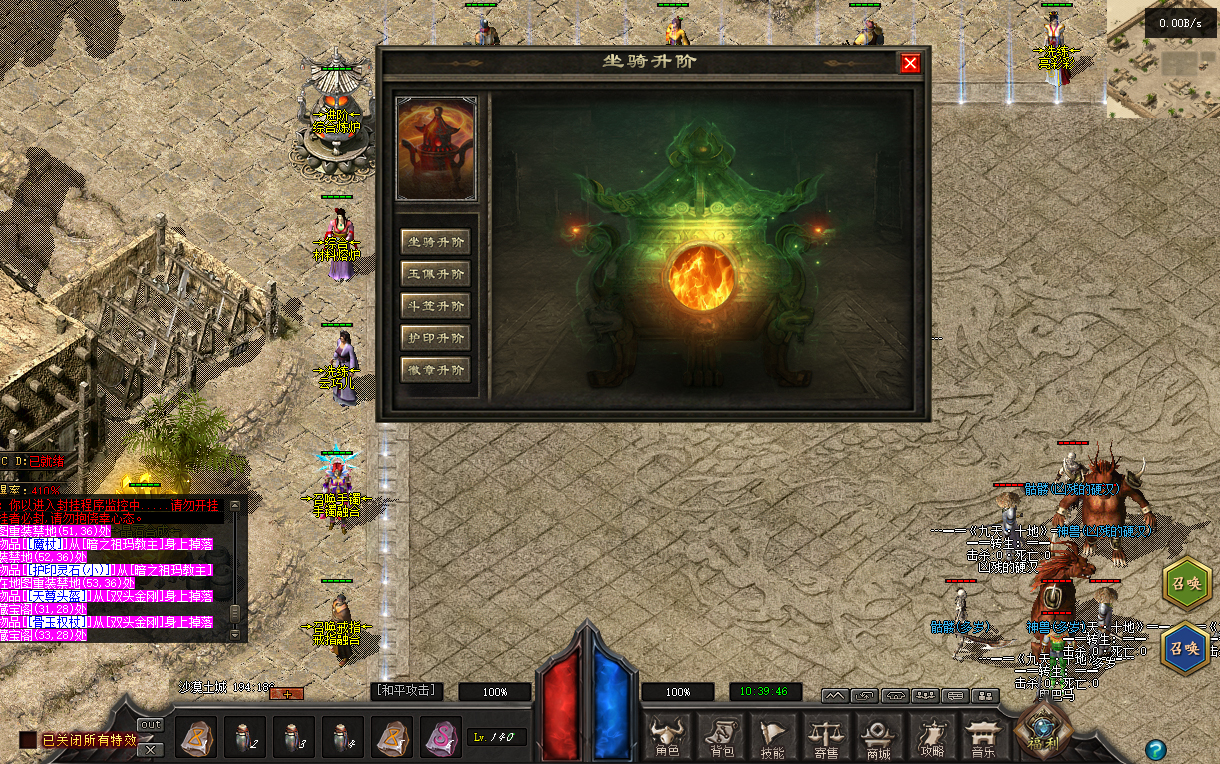
Task: Show the 技能 skills panel
Action: point(772,738)
